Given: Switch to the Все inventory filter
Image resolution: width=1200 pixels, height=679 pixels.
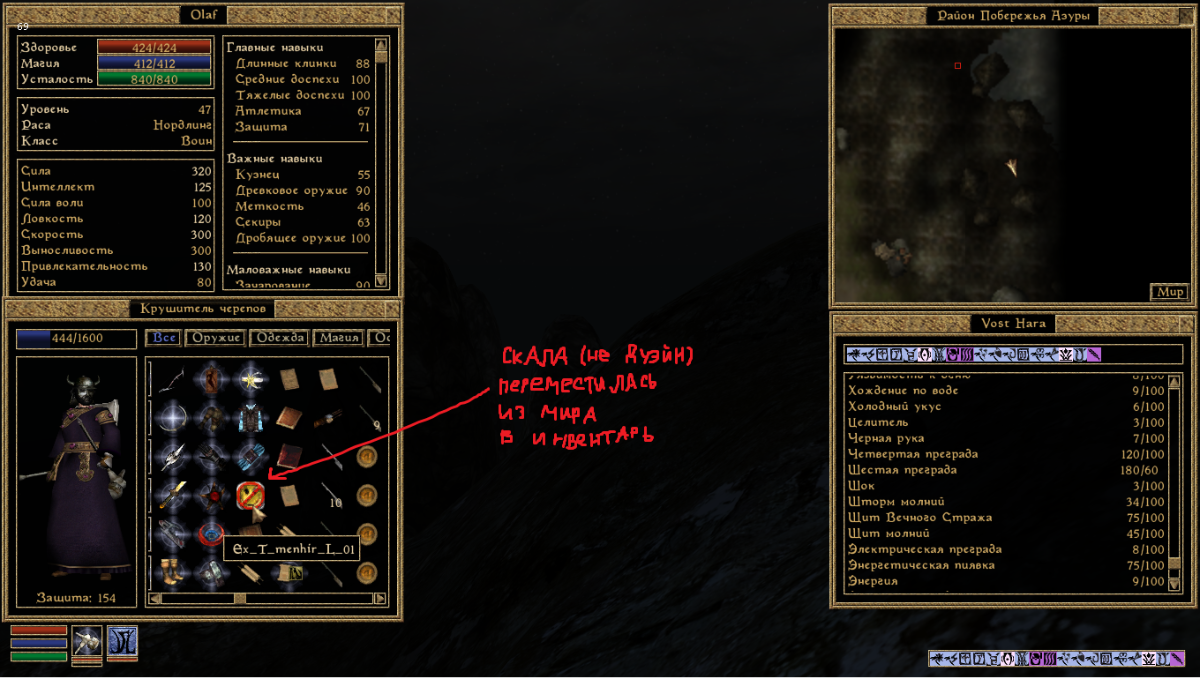Looking at the screenshot, I should [x=165, y=338].
